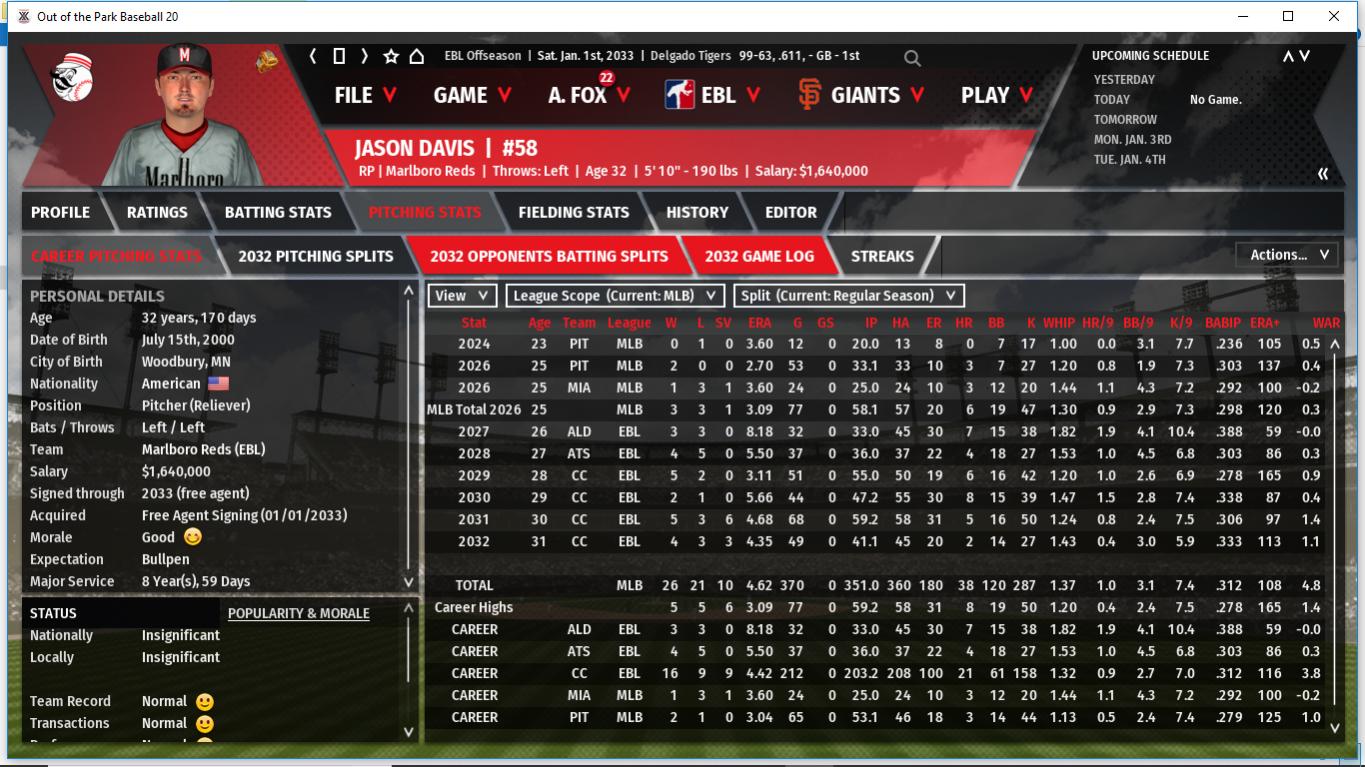Show 2032 OPPONENTS BATTING SPLITS
Screen dimensions: 1365x767
pyautogui.click(x=549, y=256)
